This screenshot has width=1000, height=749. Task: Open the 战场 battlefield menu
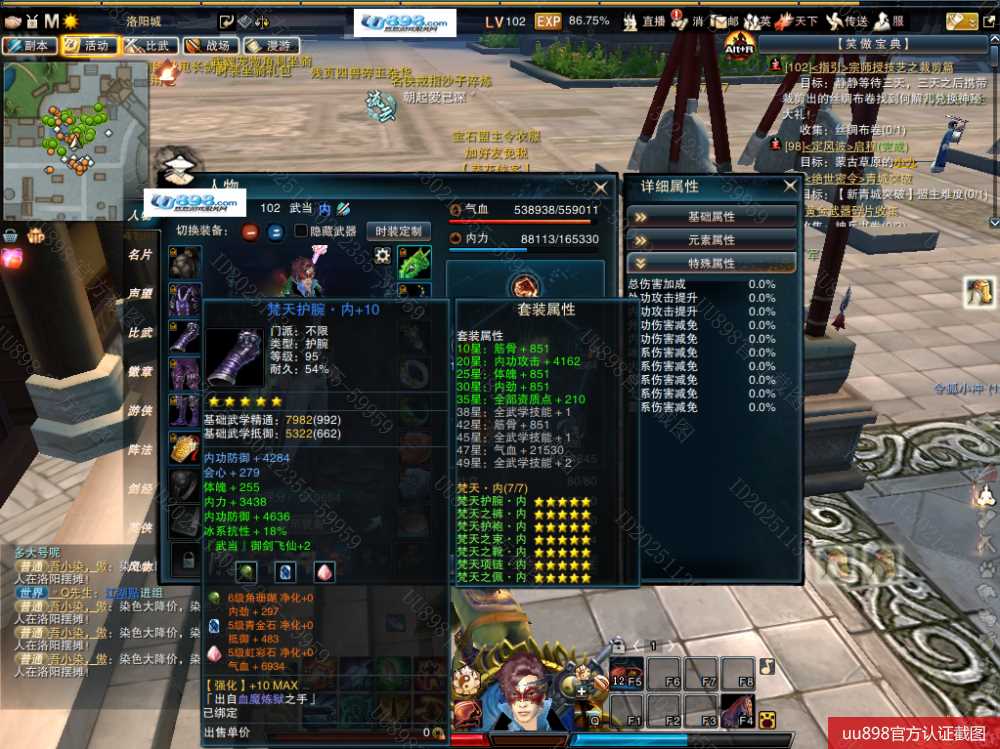click(208, 45)
